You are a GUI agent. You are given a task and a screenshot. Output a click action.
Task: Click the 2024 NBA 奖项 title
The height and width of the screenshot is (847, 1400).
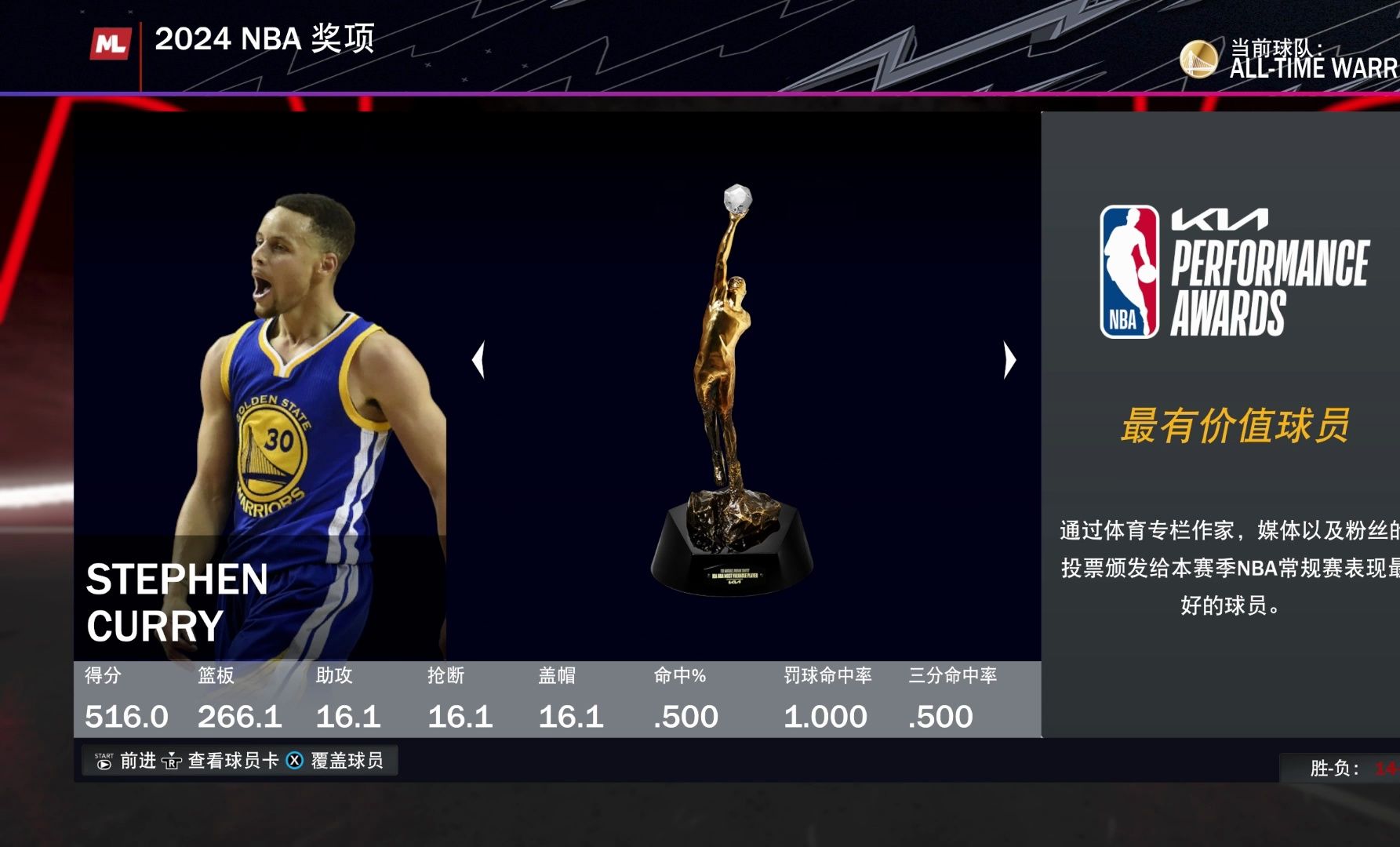pos(265,40)
